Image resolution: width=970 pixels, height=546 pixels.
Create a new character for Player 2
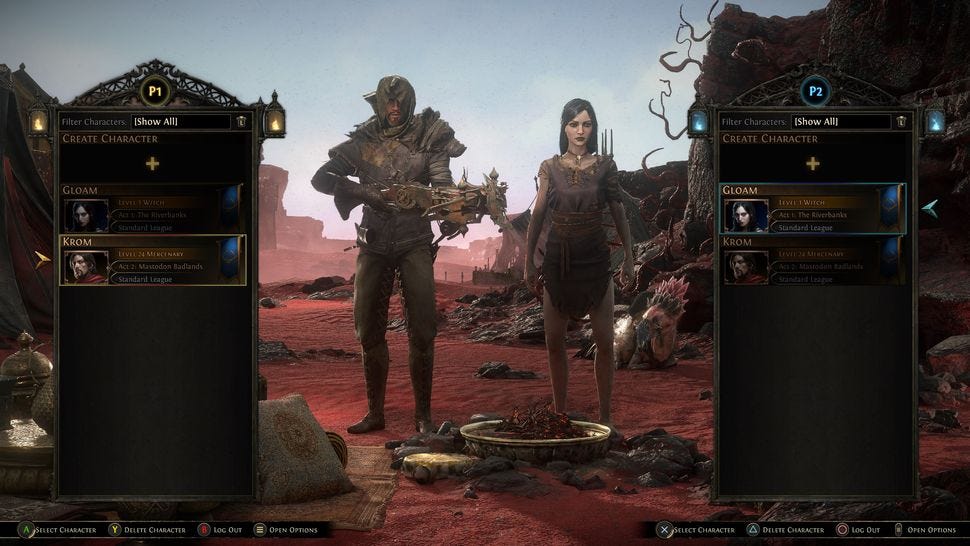click(812, 163)
